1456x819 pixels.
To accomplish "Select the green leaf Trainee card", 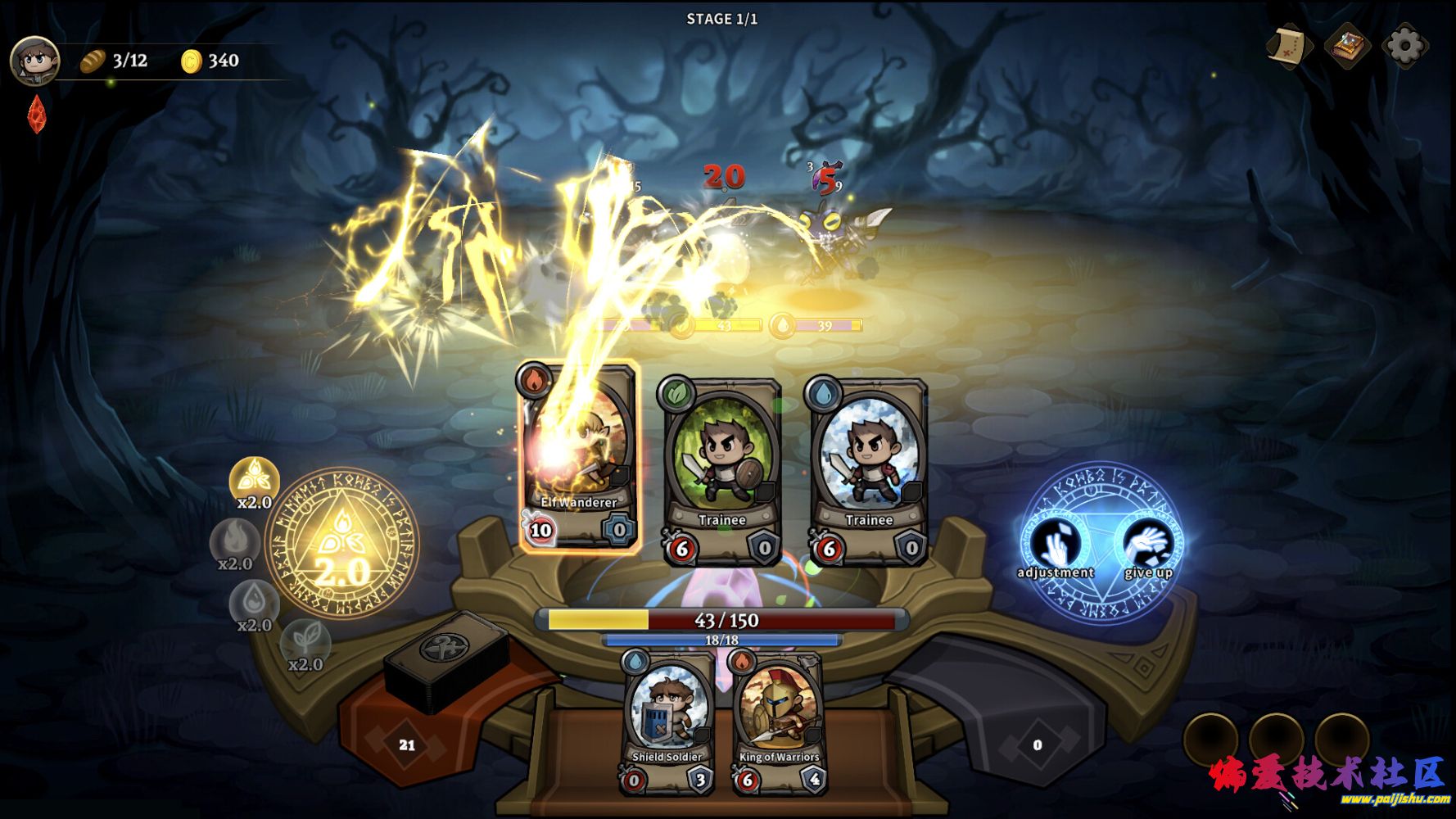I will pyautogui.click(x=721, y=473).
